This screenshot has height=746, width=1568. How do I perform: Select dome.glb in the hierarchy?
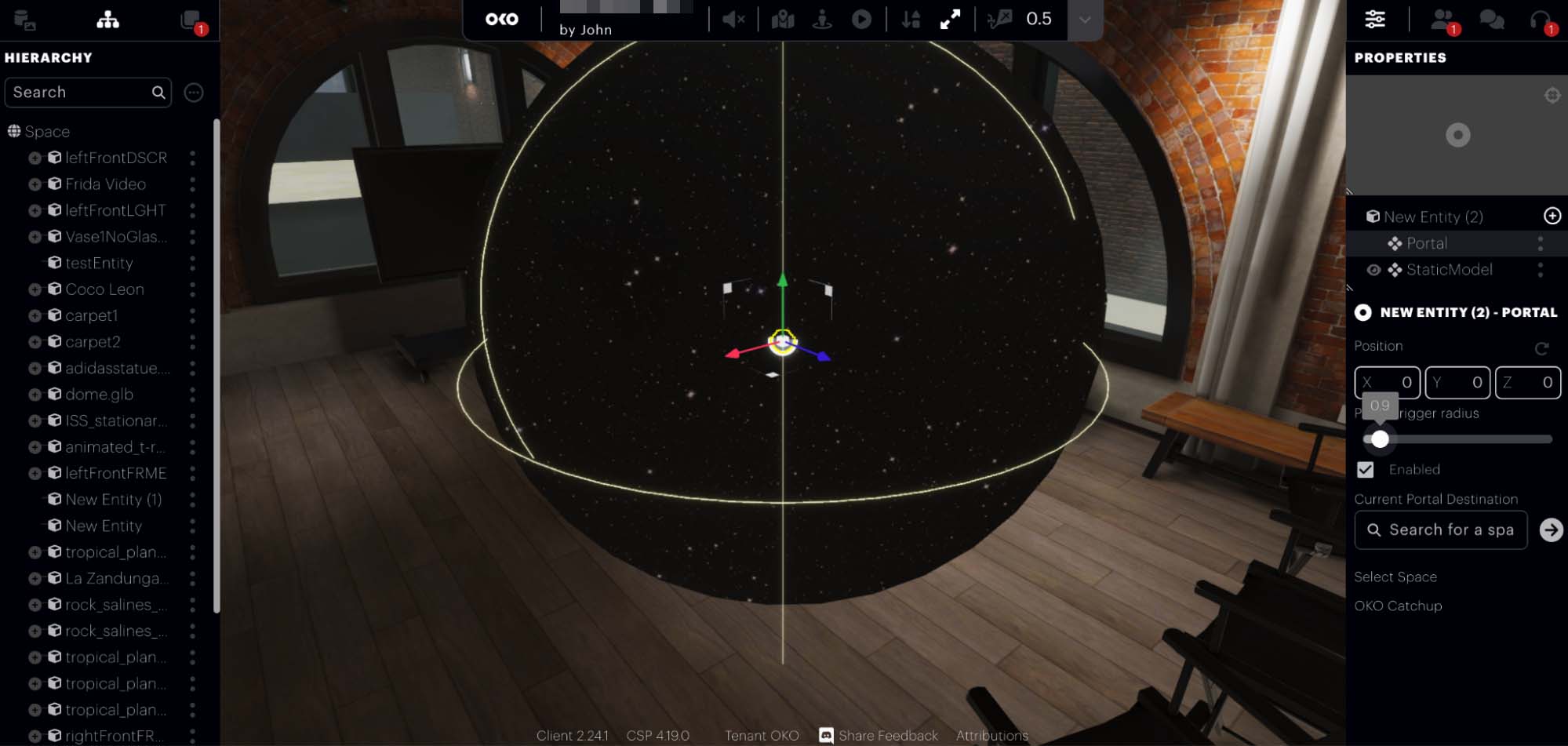point(99,395)
